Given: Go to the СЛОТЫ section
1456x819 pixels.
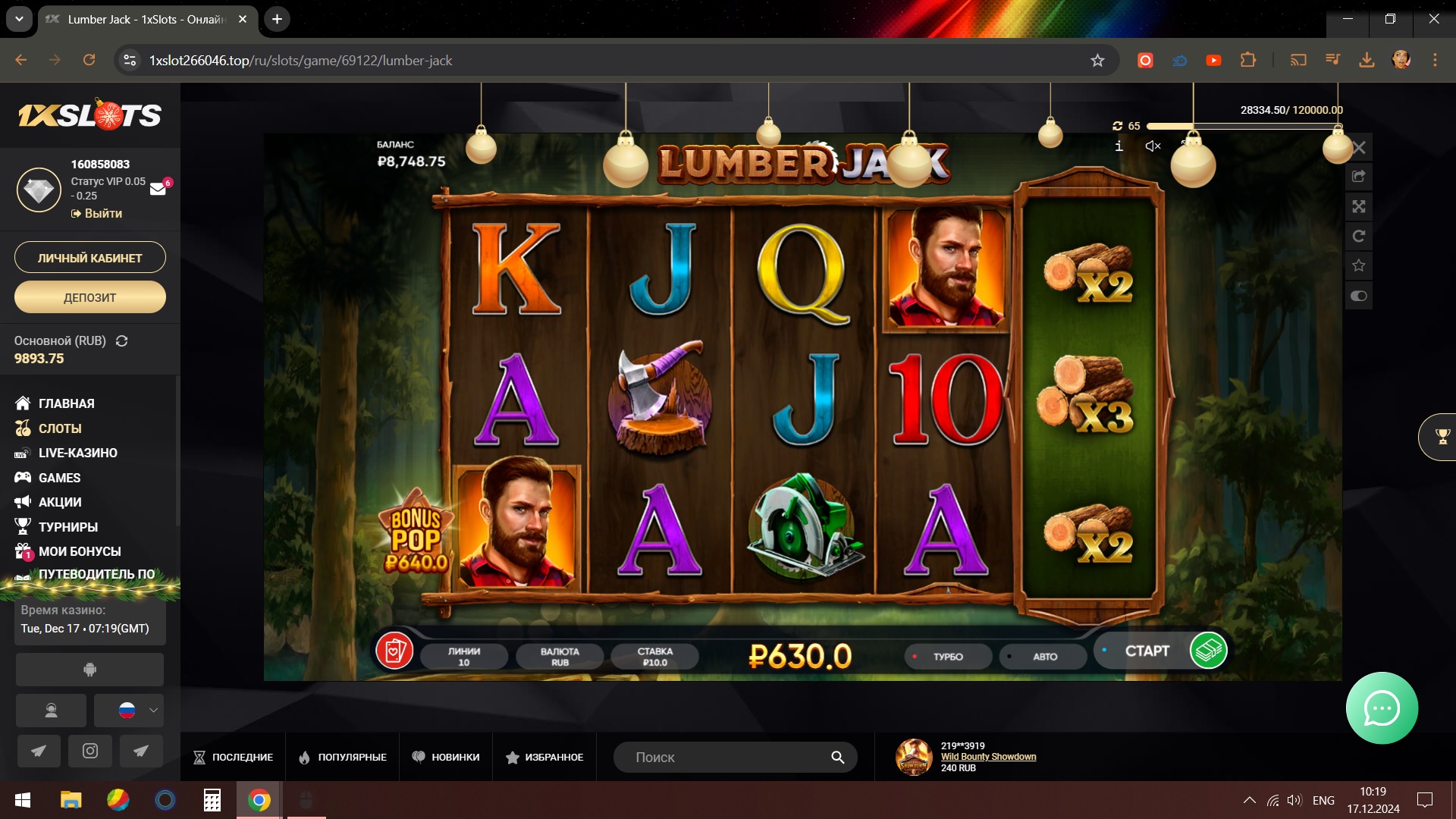Looking at the screenshot, I should point(60,428).
